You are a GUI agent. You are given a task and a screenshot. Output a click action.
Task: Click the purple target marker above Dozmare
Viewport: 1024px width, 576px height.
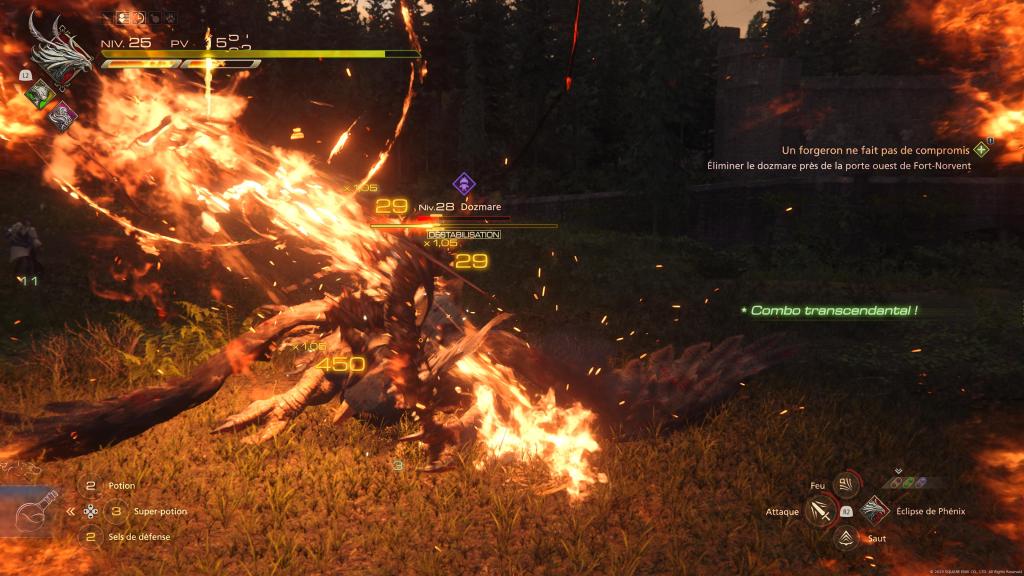[x=463, y=184]
